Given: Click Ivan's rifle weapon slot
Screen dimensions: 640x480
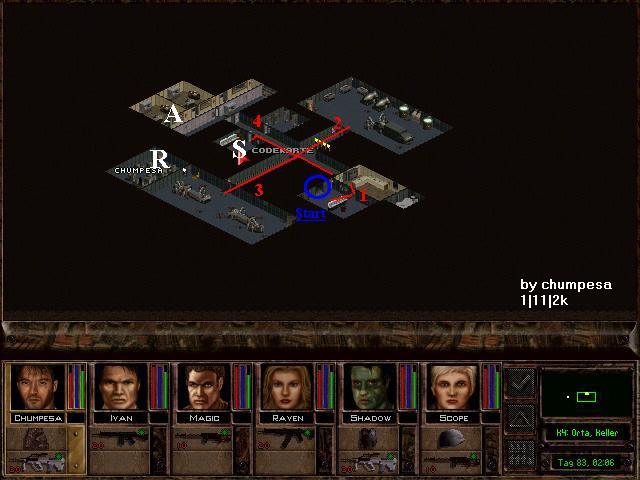Looking at the screenshot, I should click(x=119, y=439).
